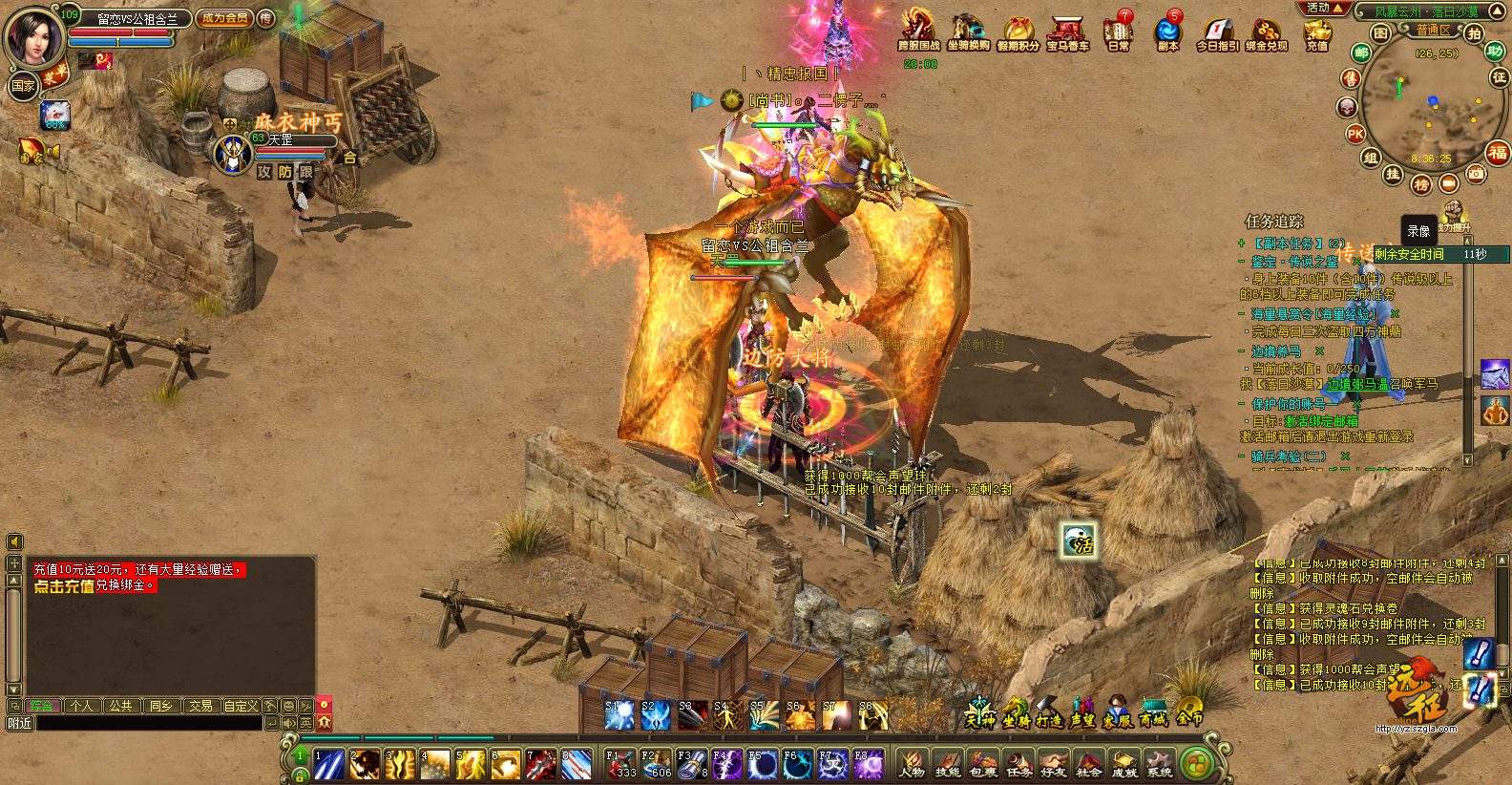Open the 坐骑 mount panel
1512x785 pixels.
coord(1015,713)
